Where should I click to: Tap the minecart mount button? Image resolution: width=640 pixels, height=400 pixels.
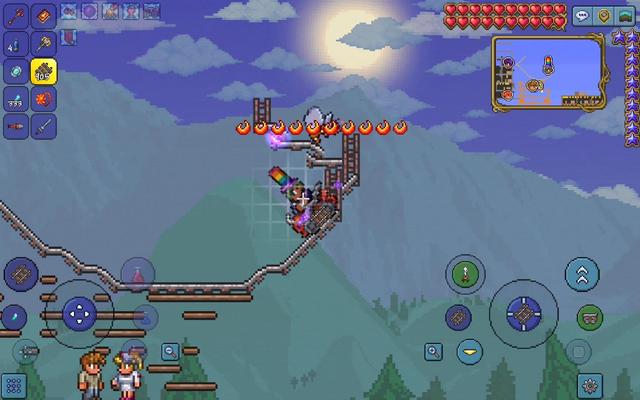tap(590, 318)
